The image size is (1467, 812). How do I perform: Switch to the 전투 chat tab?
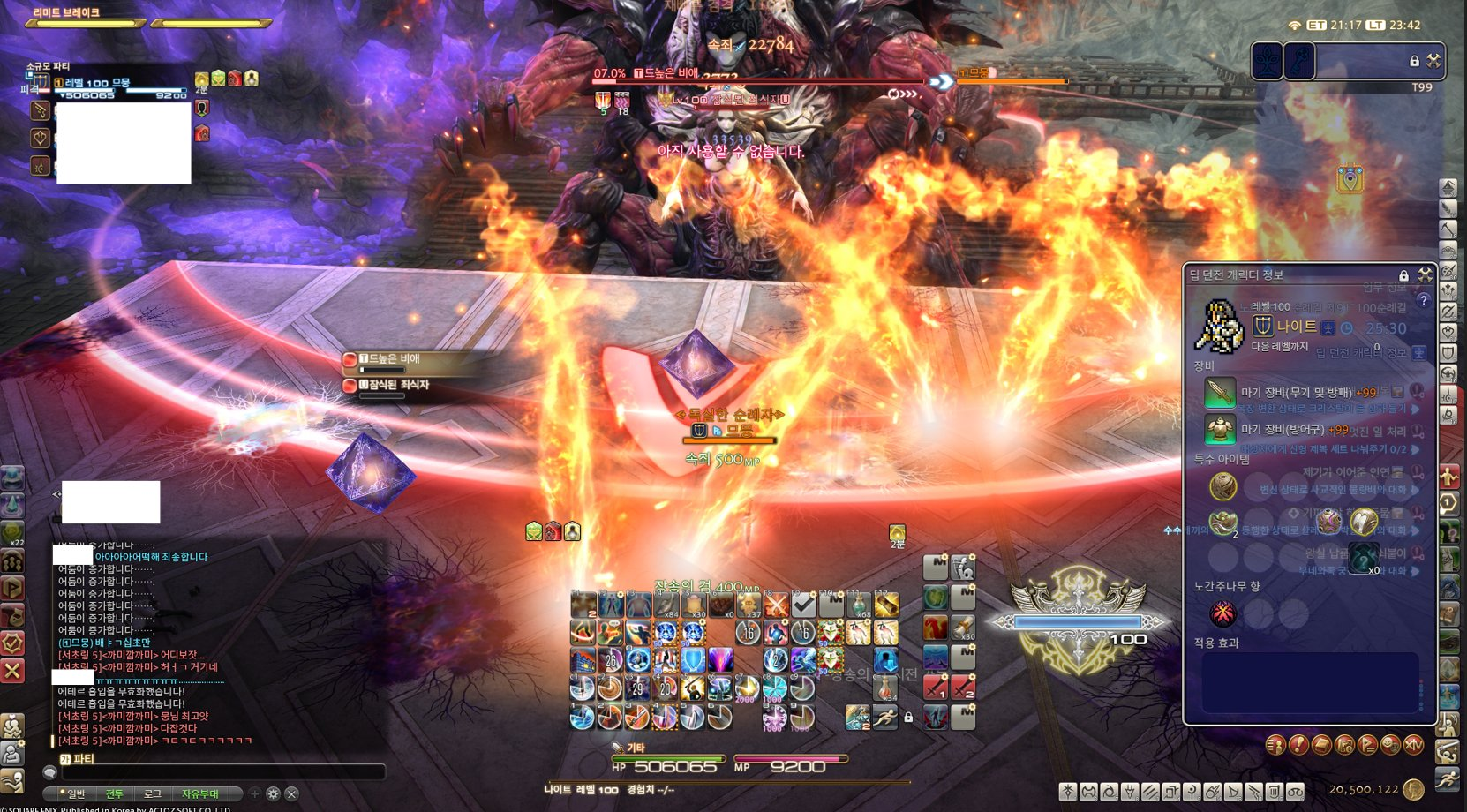(x=115, y=794)
